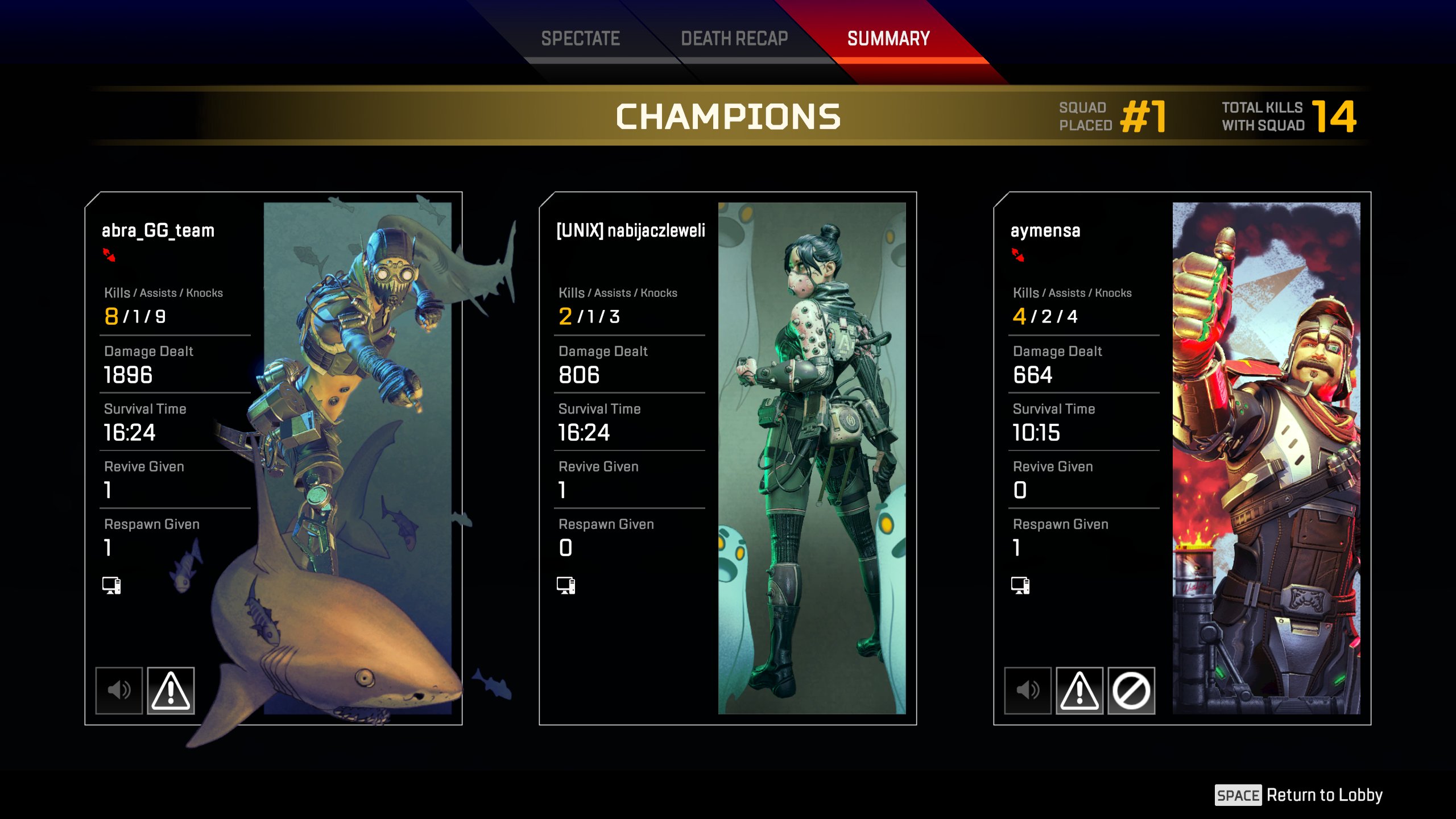Screen dimensions: 1456x819
Task: Toggle aymensa's voice speaker button
Action: tap(1028, 690)
